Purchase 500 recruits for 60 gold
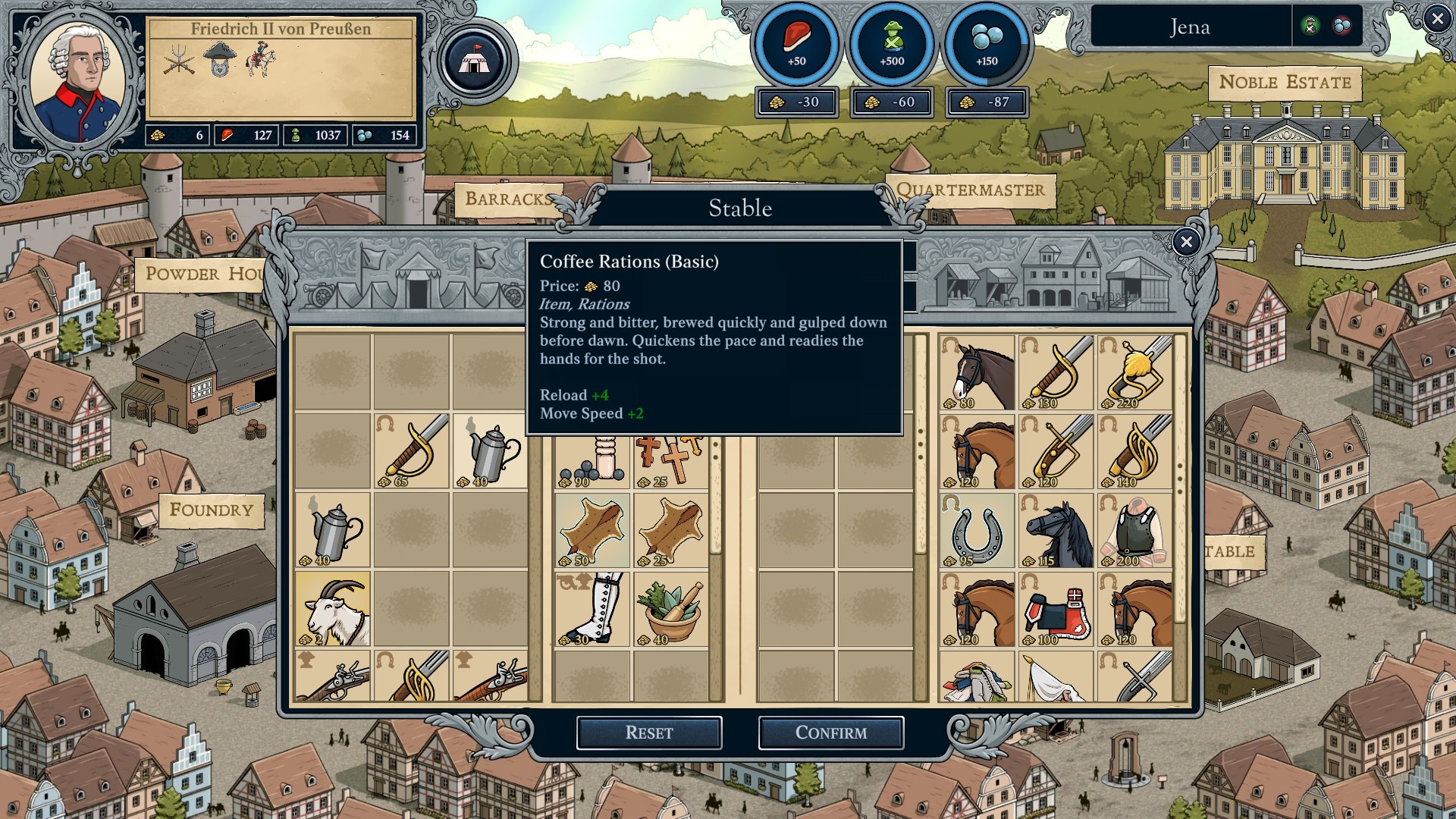Screen dimensions: 1456x819 coord(892,102)
